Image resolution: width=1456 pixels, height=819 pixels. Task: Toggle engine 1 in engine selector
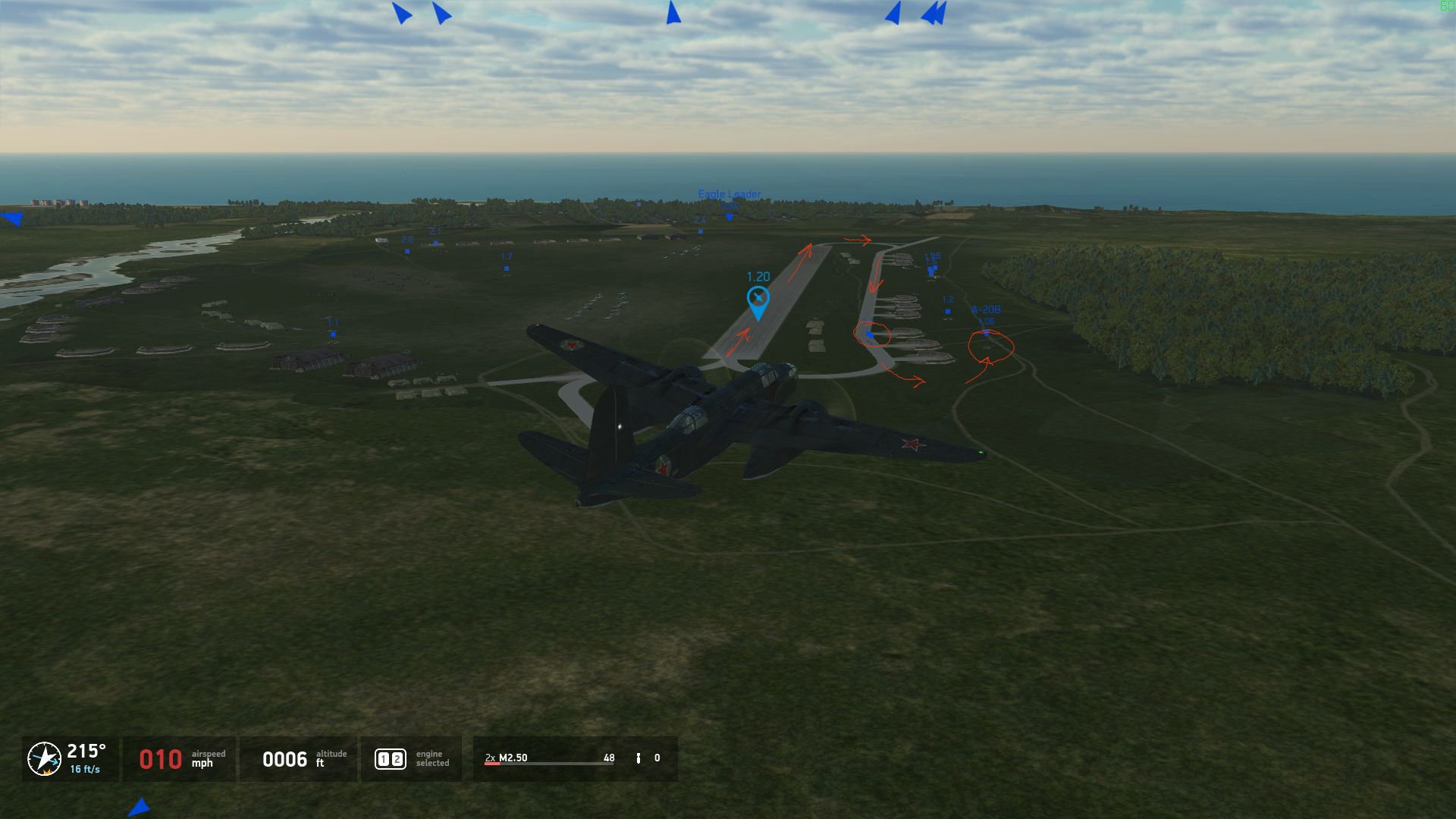pyautogui.click(x=384, y=759)
